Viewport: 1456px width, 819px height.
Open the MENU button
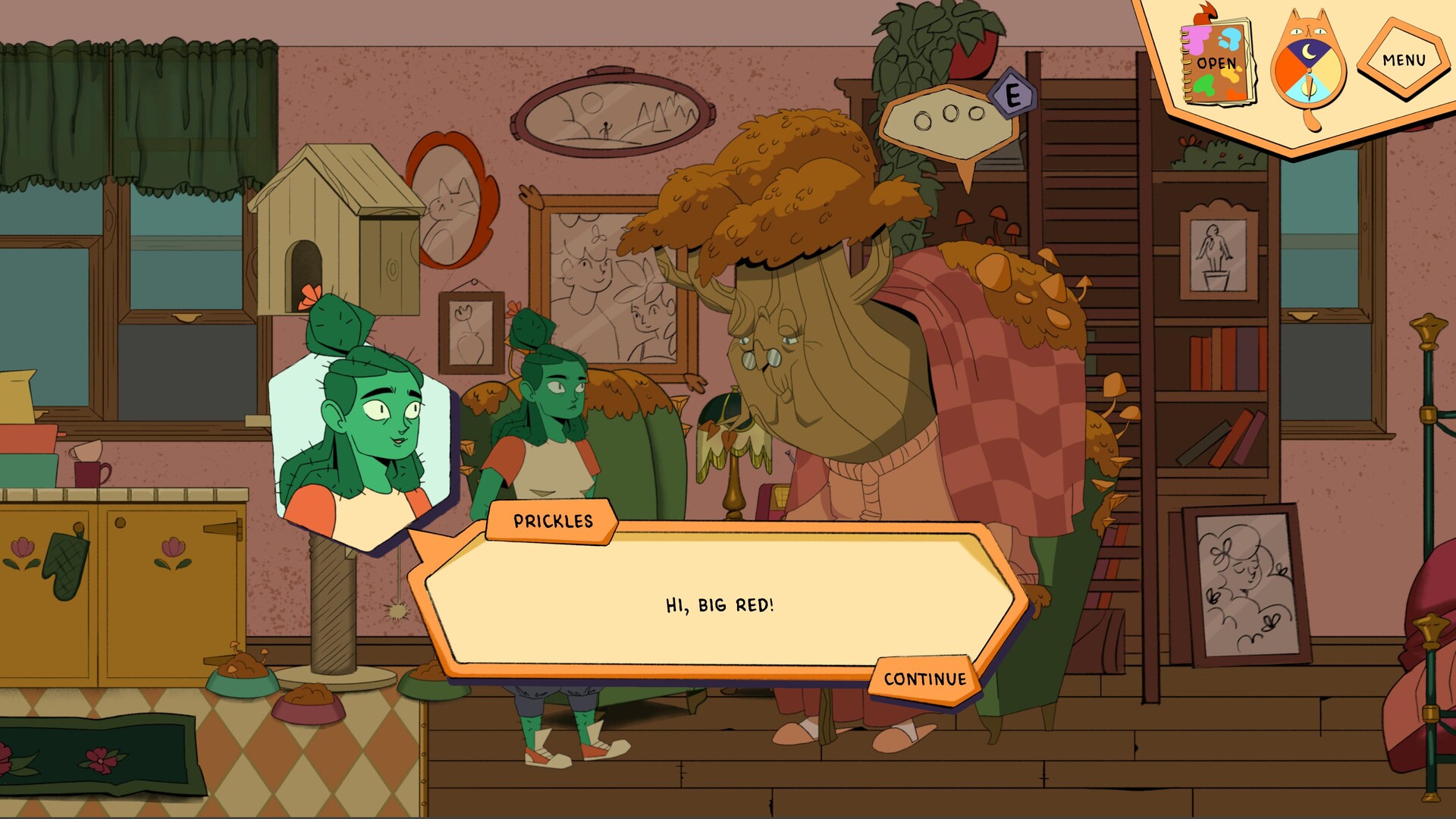click(x=1404, y=59)
